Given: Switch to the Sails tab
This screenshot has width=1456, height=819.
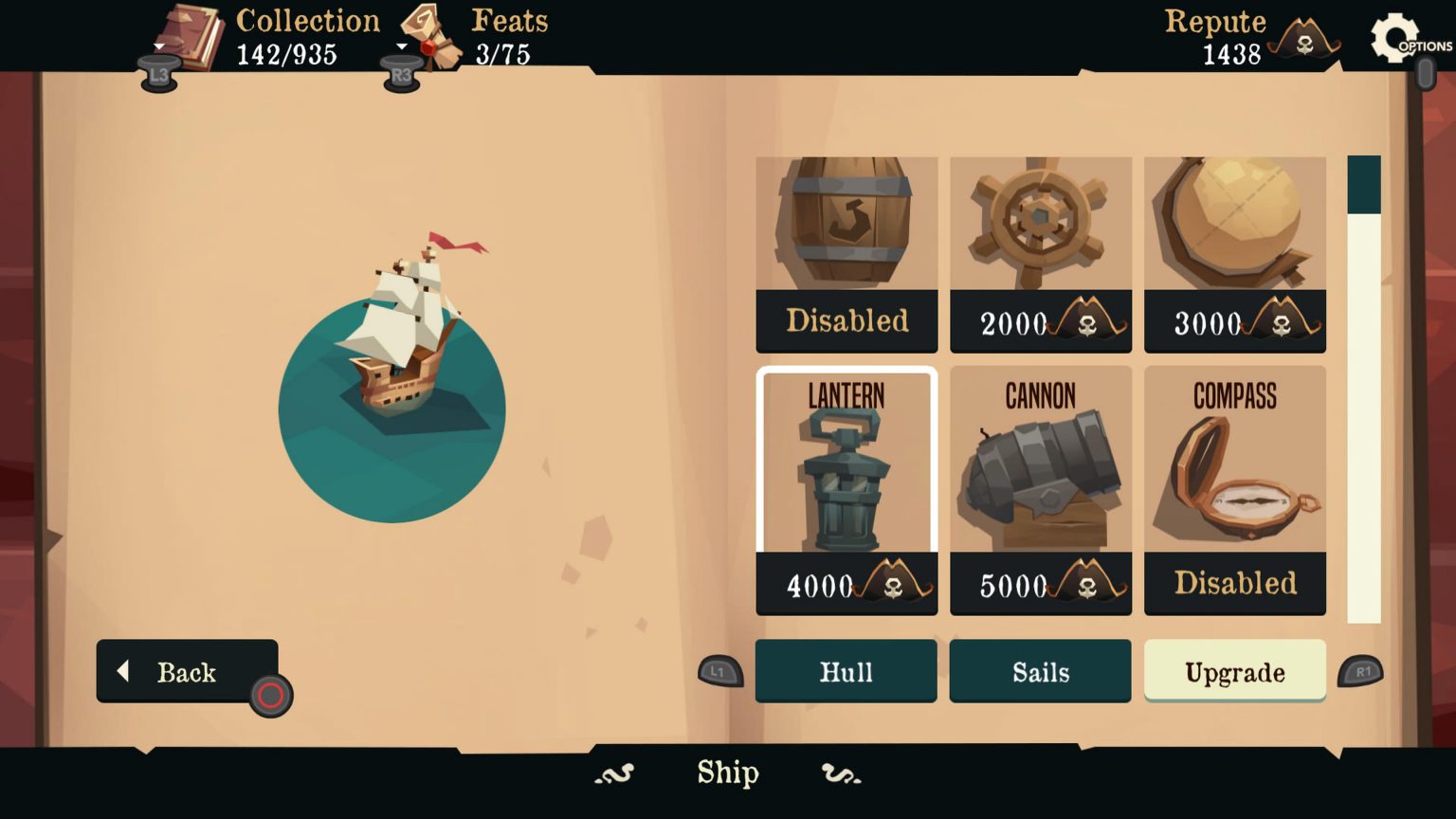Looking at the screenshot, I should (x=1040, y=671).
